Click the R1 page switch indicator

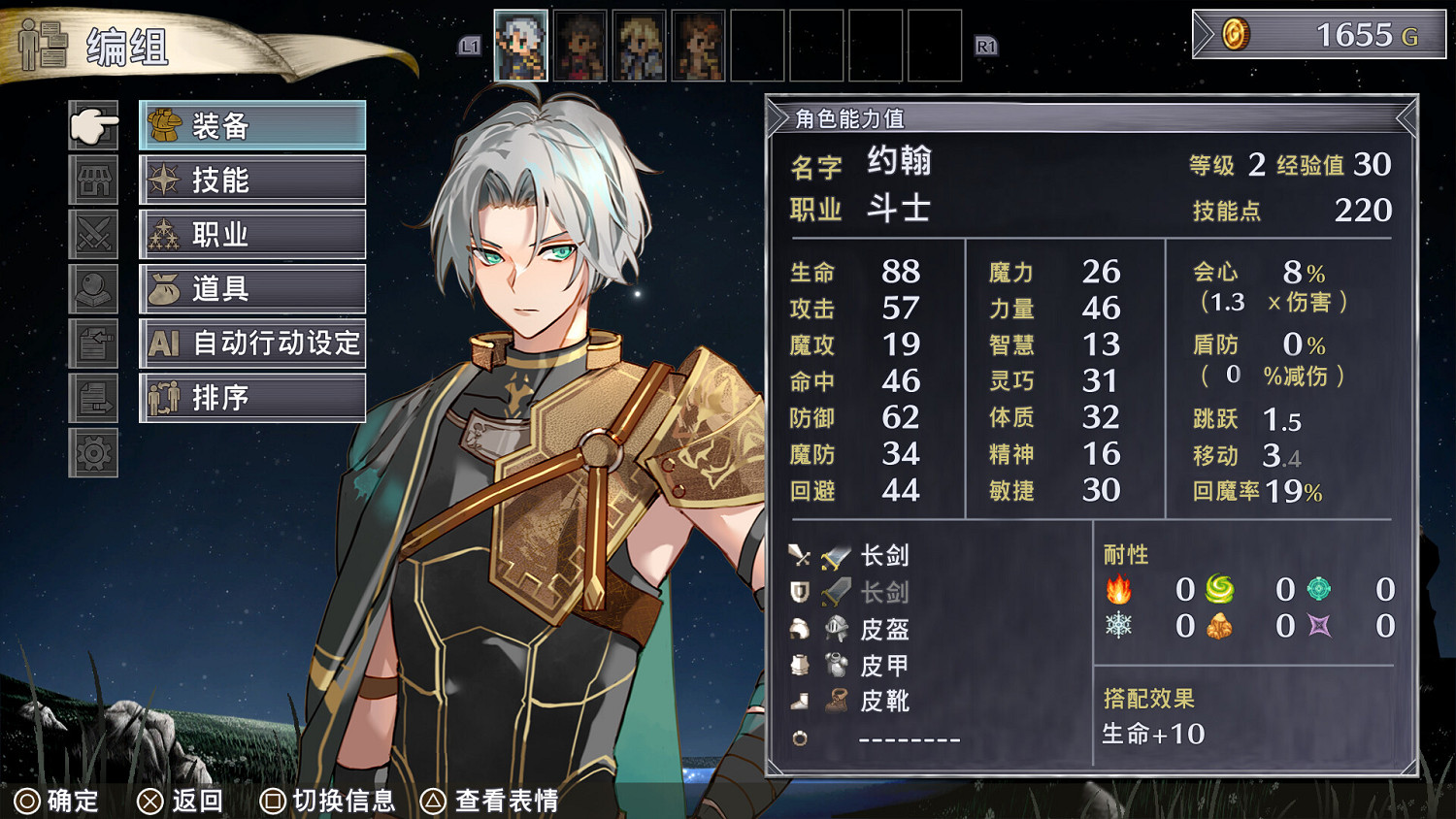(988, 47)
